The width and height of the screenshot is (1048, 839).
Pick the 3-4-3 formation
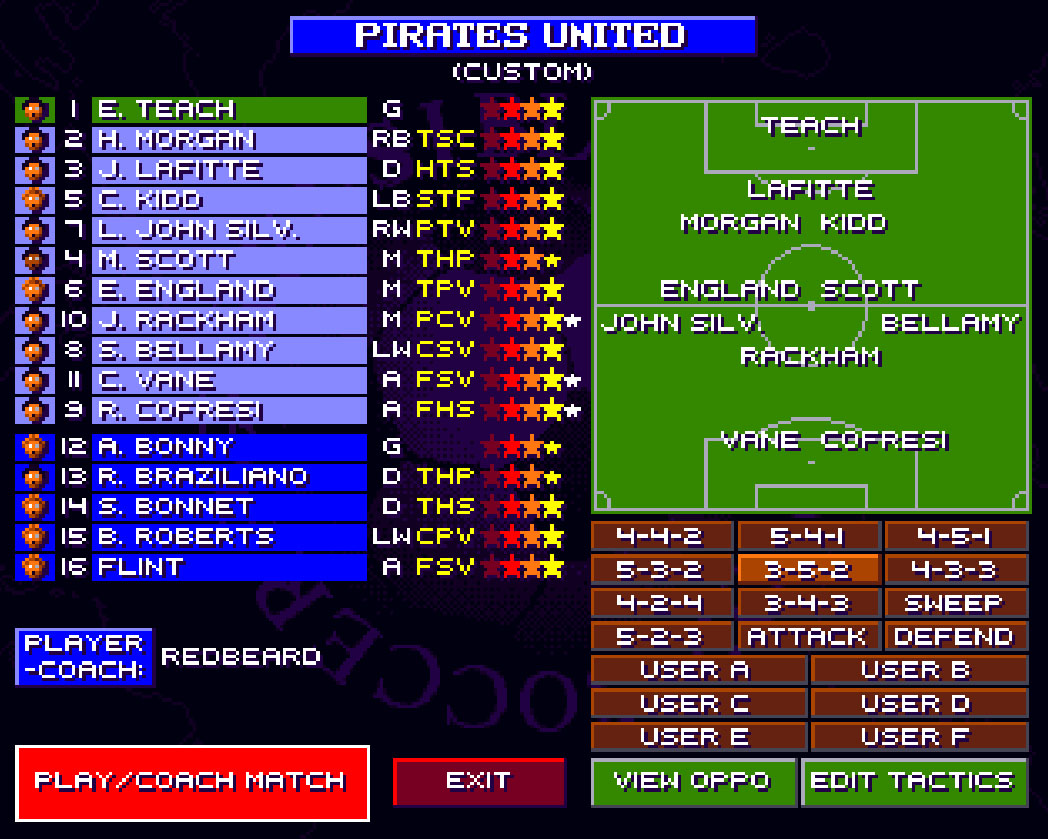808,603
